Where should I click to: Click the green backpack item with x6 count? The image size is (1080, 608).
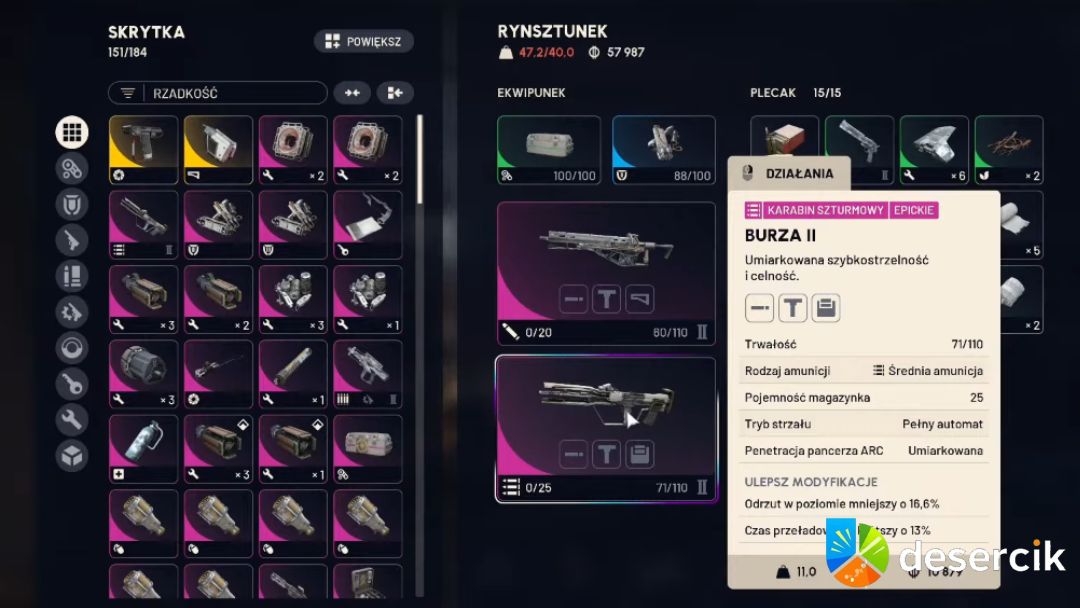click(934, 150)
